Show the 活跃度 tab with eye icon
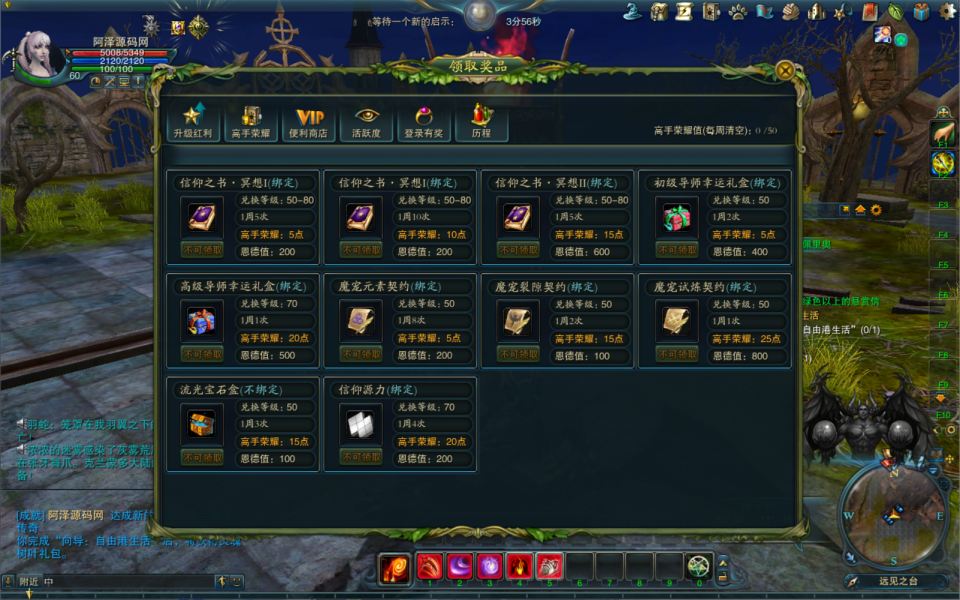 (x=366, y=122)
